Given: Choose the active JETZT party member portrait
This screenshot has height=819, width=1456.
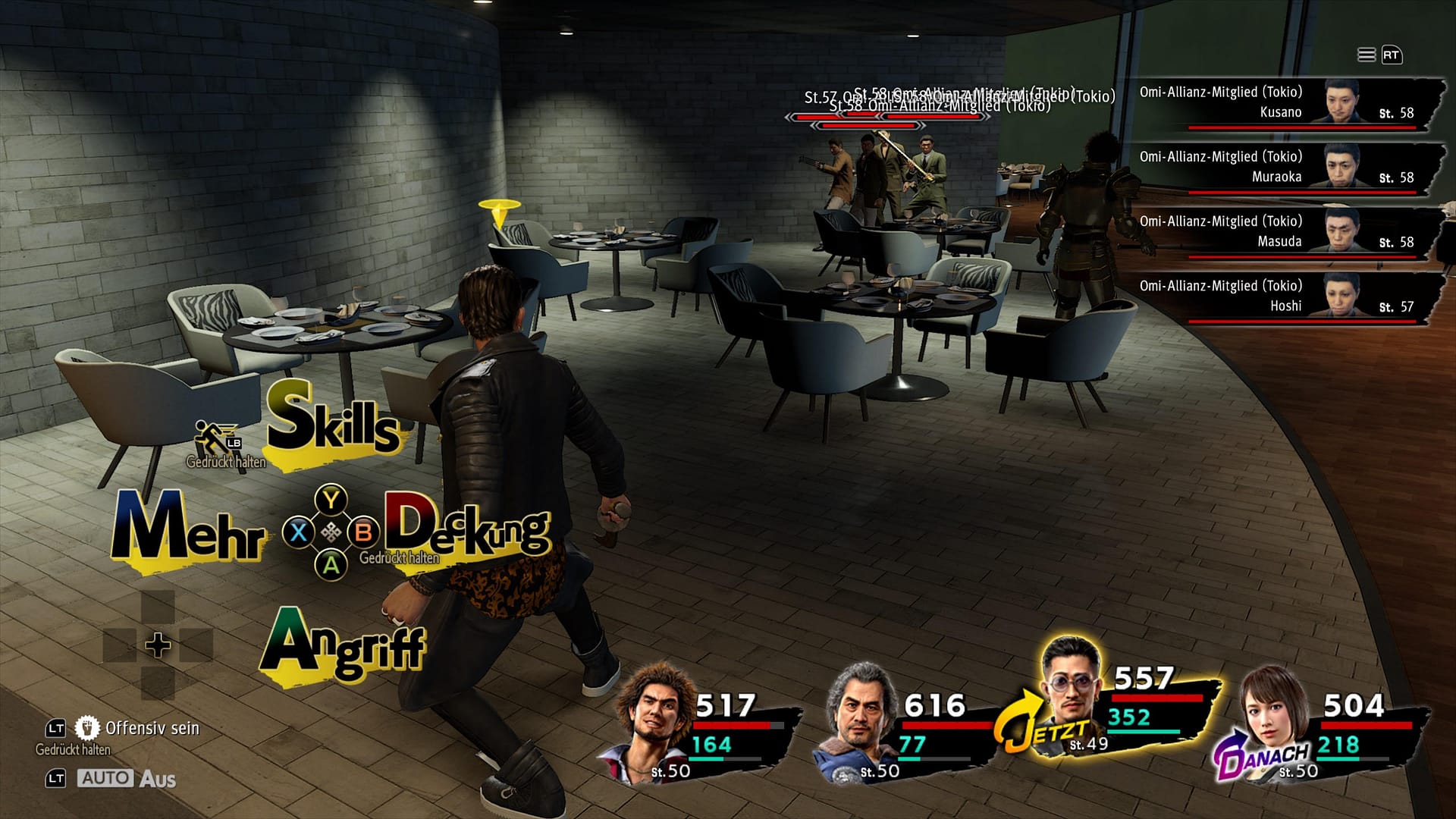Looking at the screenshot, I should (x=1071, y=682).
